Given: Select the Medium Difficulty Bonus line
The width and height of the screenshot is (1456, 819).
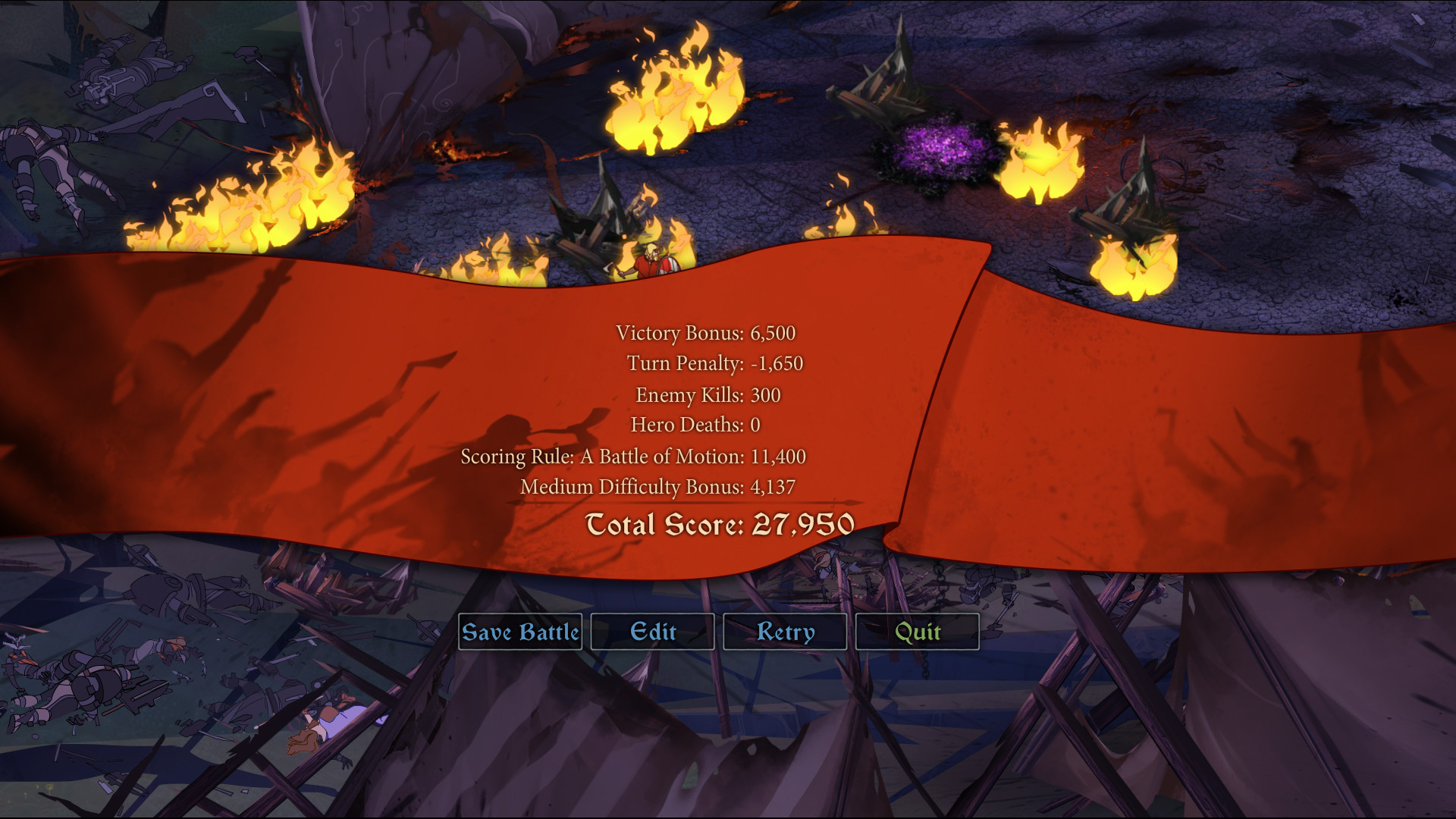Looking at the screenshot, I should (657, 488).
